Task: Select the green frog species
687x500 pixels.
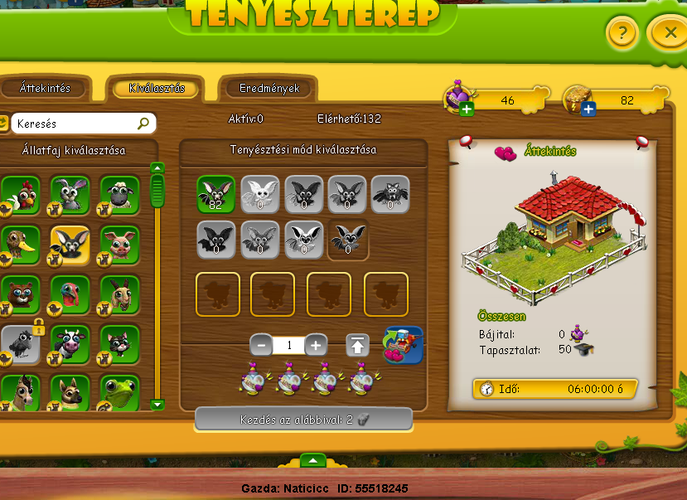Action: pyautogui.click(x=121, y=393)
